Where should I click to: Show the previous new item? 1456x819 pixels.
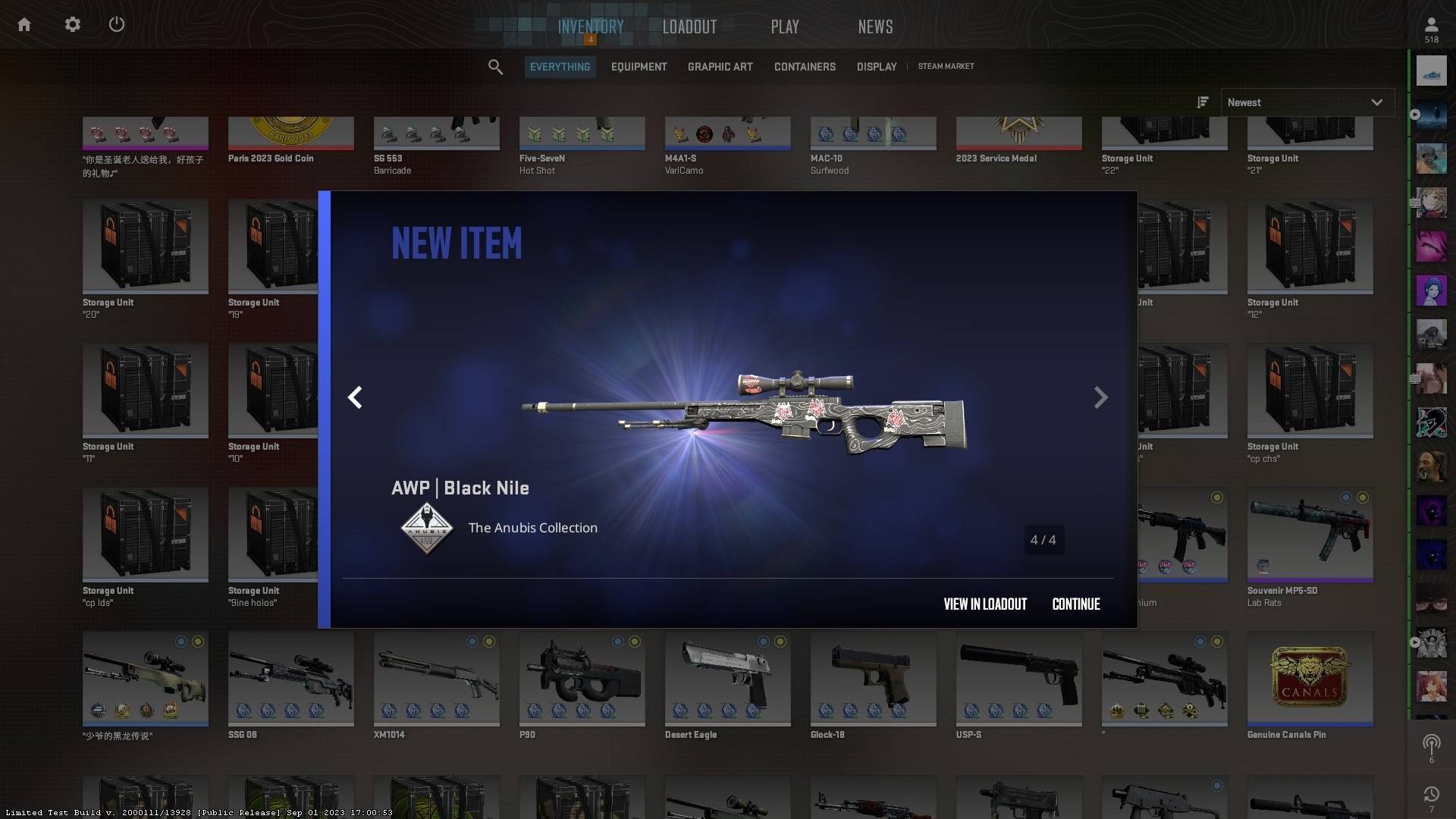pos(355,397)
